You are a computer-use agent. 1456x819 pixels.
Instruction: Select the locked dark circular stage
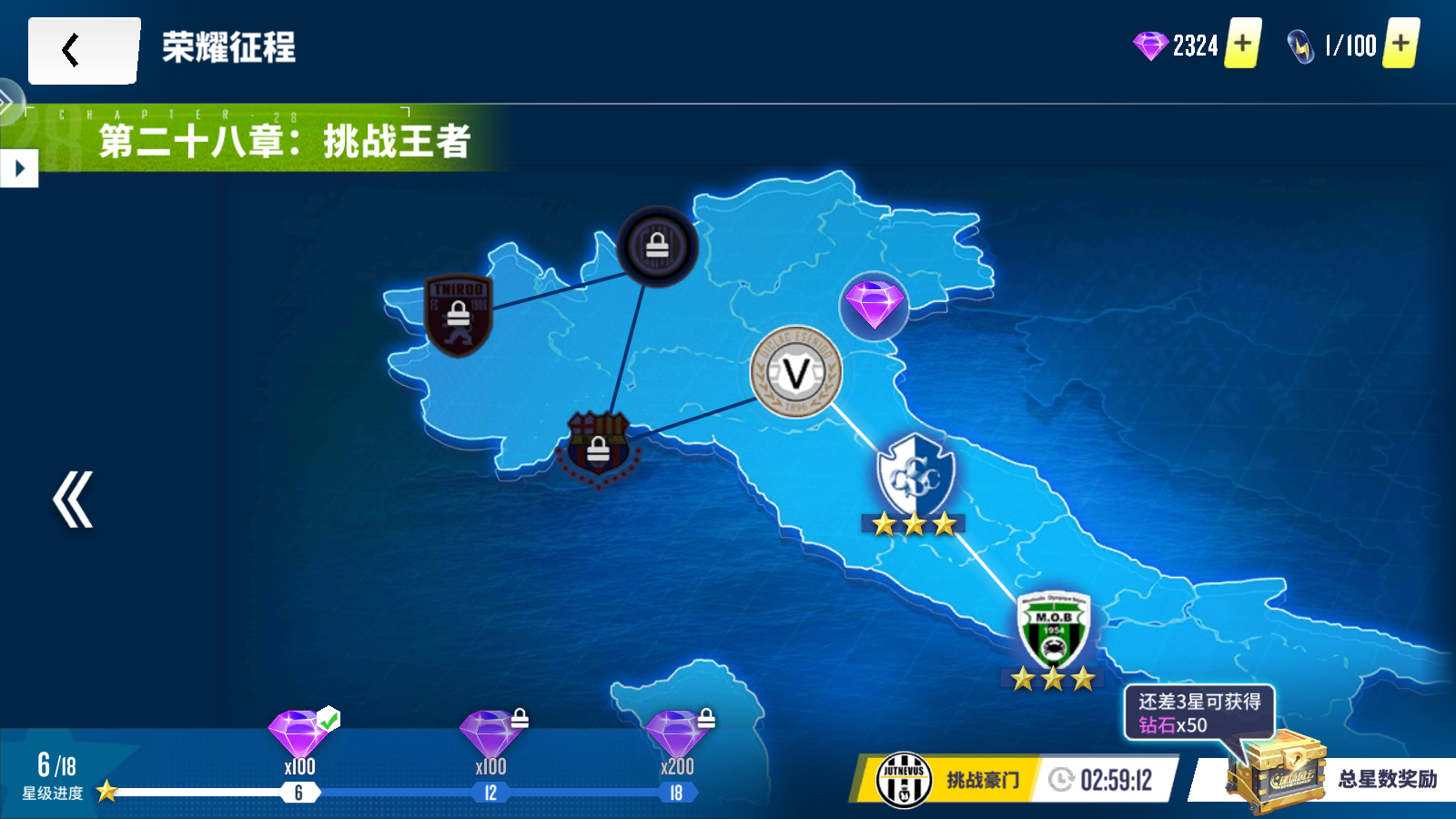pyautogui.click(x=657, y=247)
